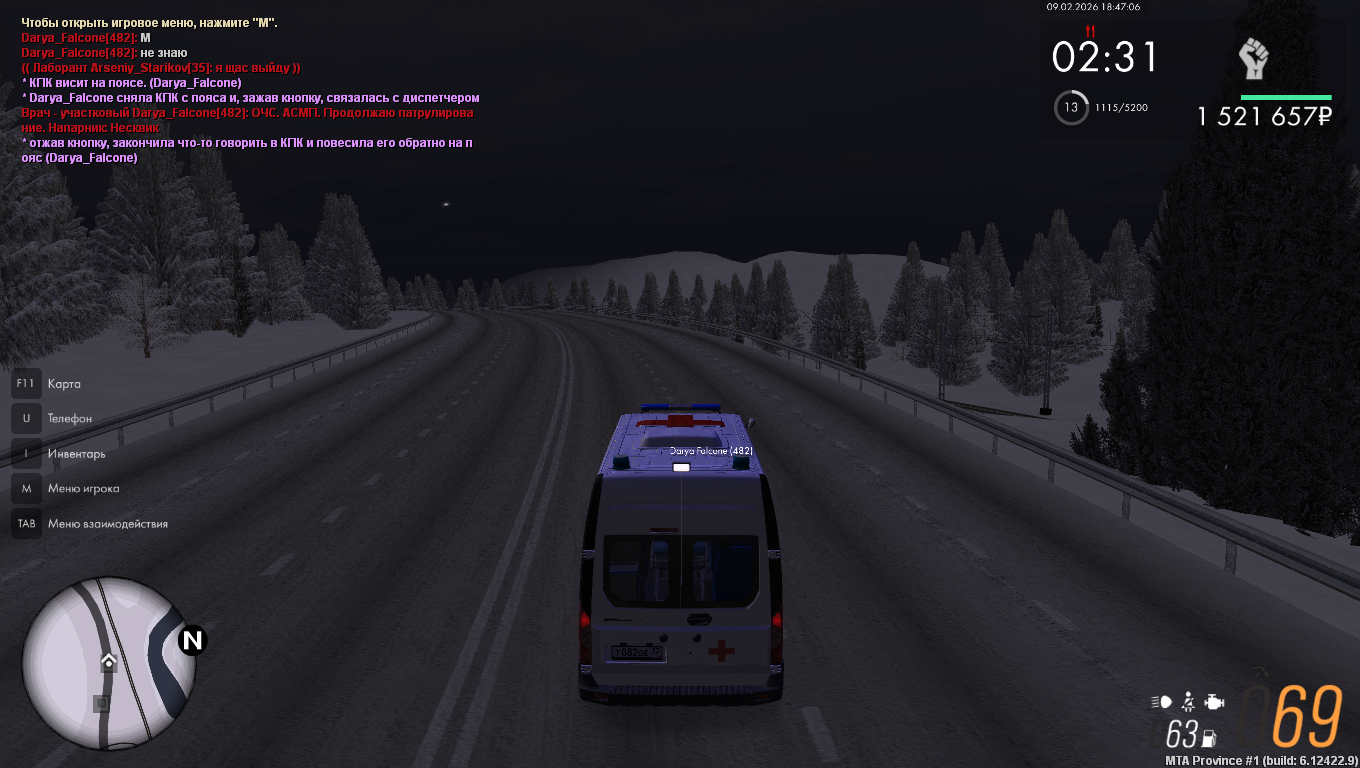Open the Инвентарь hint entry
Viewport: 1360px width, 768px height.
pyautogui.click(x=76, y=454)
